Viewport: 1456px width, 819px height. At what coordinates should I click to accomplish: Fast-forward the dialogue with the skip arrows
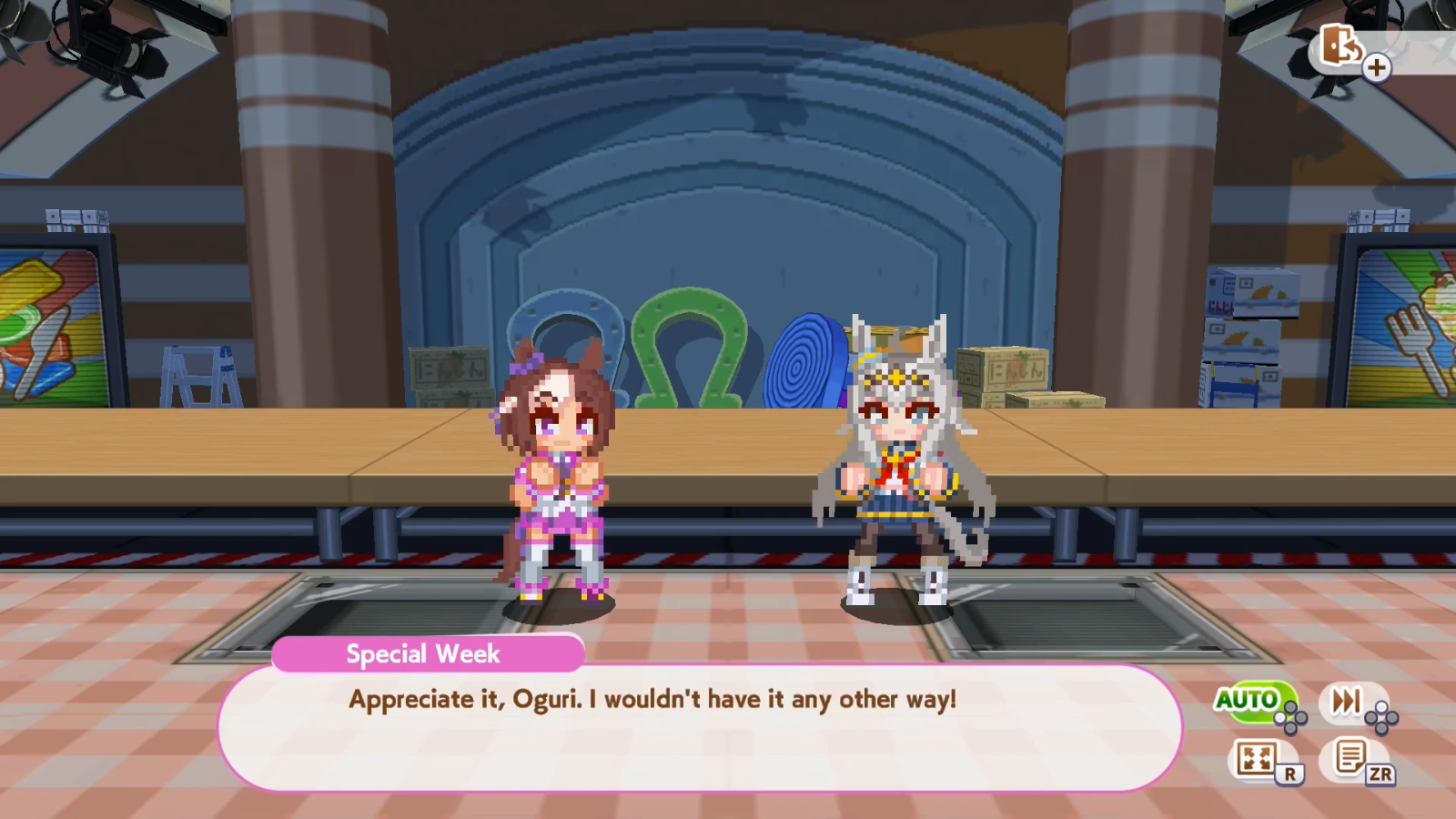point(1347,701)
